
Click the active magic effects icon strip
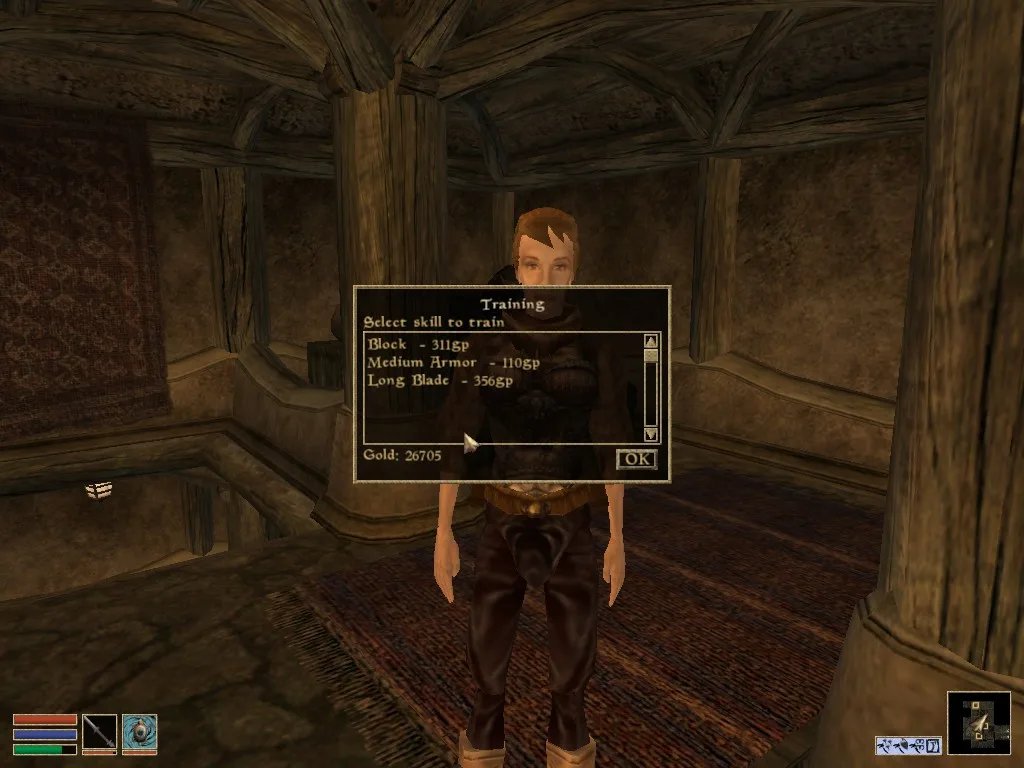908,745
